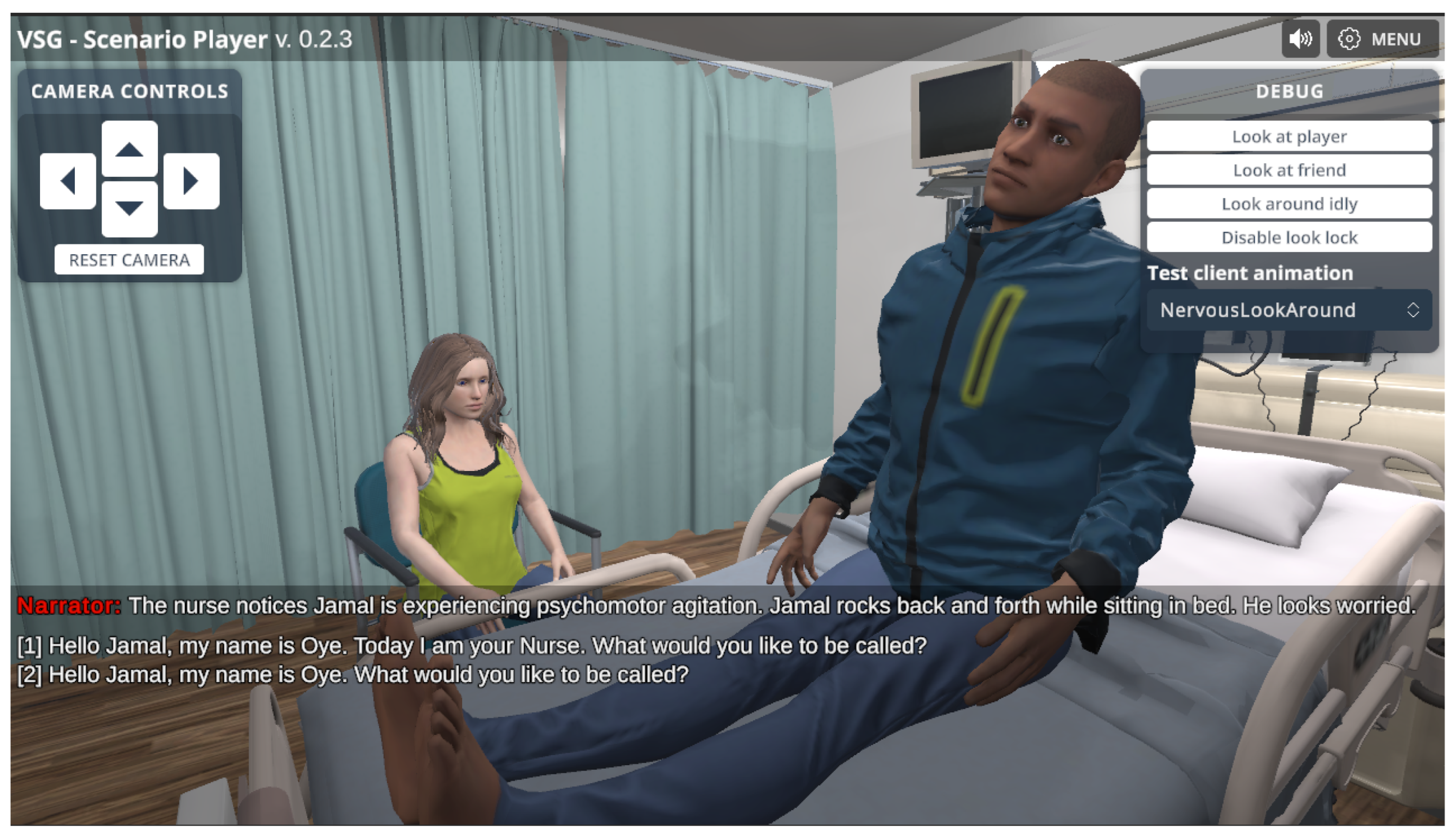Screen dimensions: 1456x836
Task: Pan camera left with the left arrow
Action: 68,181
